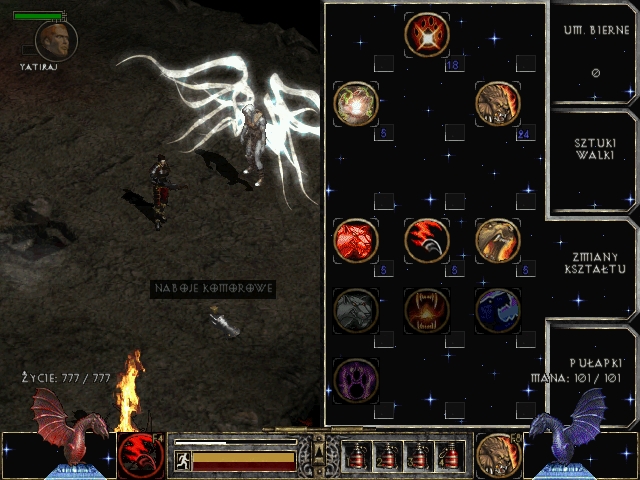Open the left mouse button skill selector

[140, 454]
